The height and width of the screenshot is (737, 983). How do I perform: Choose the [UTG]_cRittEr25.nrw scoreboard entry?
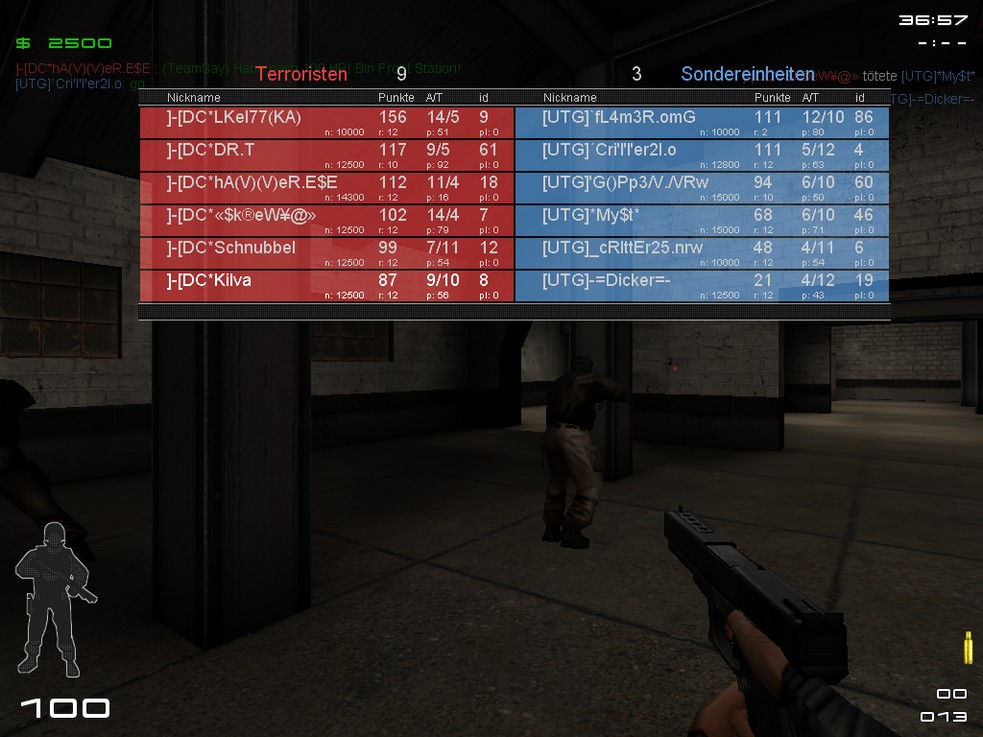point(702,252)
